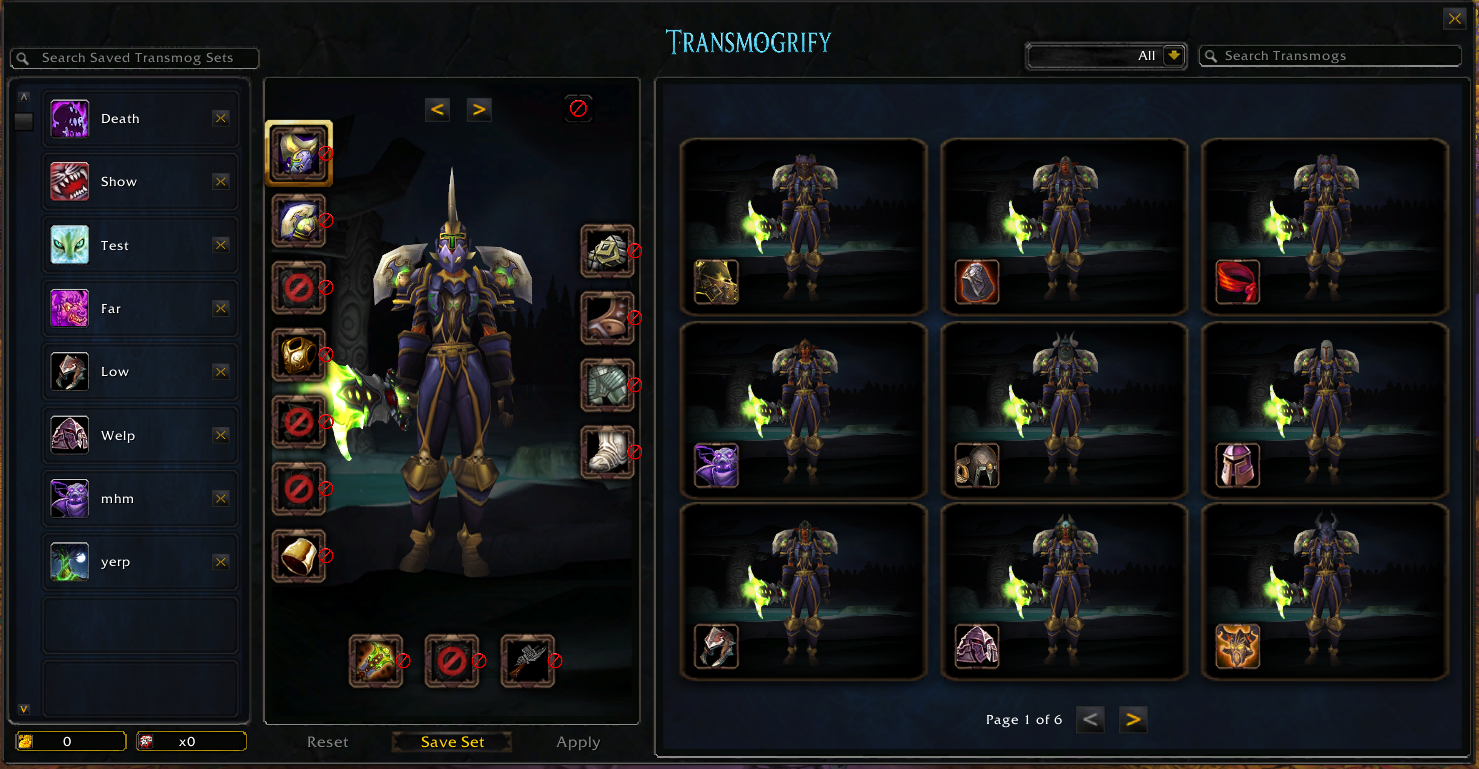Apply the transmogrification
Image resolution: width=1479 pixels, height=769 pixels.
pyautogui.click(x=578, y=742)
